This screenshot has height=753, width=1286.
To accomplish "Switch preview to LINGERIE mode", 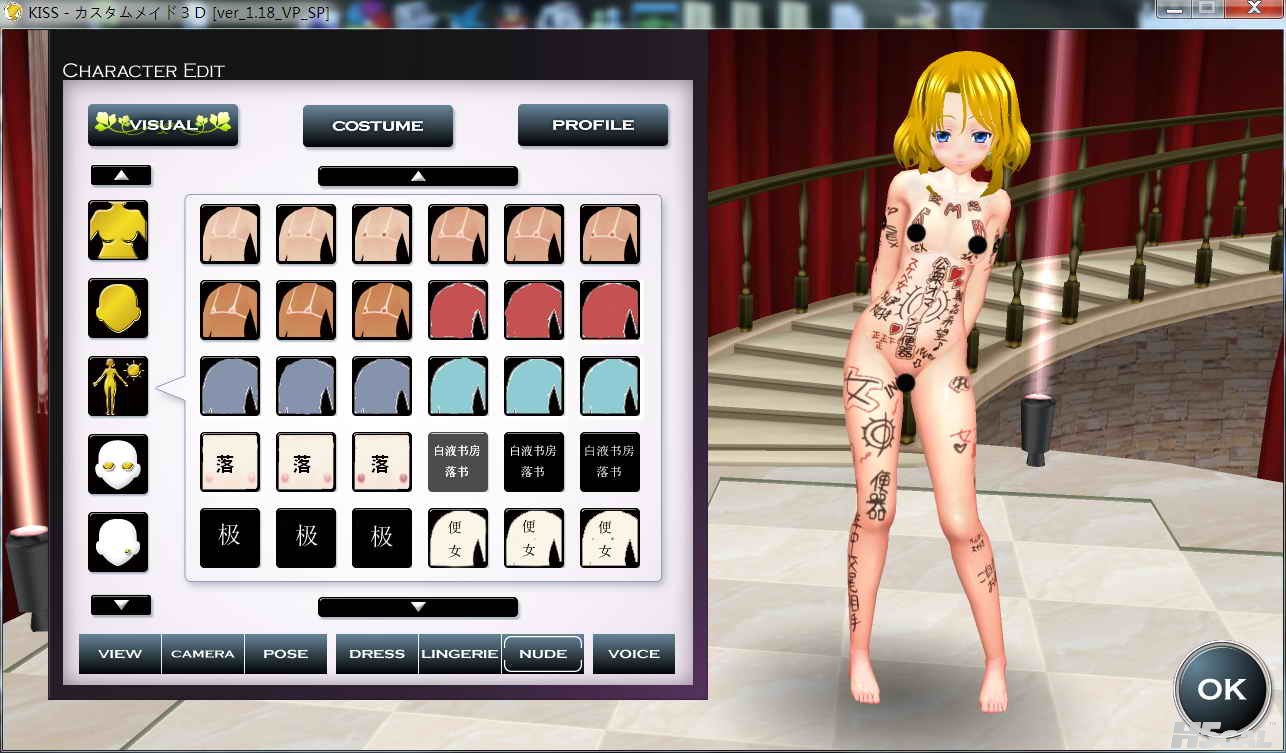I will [460, 654].
